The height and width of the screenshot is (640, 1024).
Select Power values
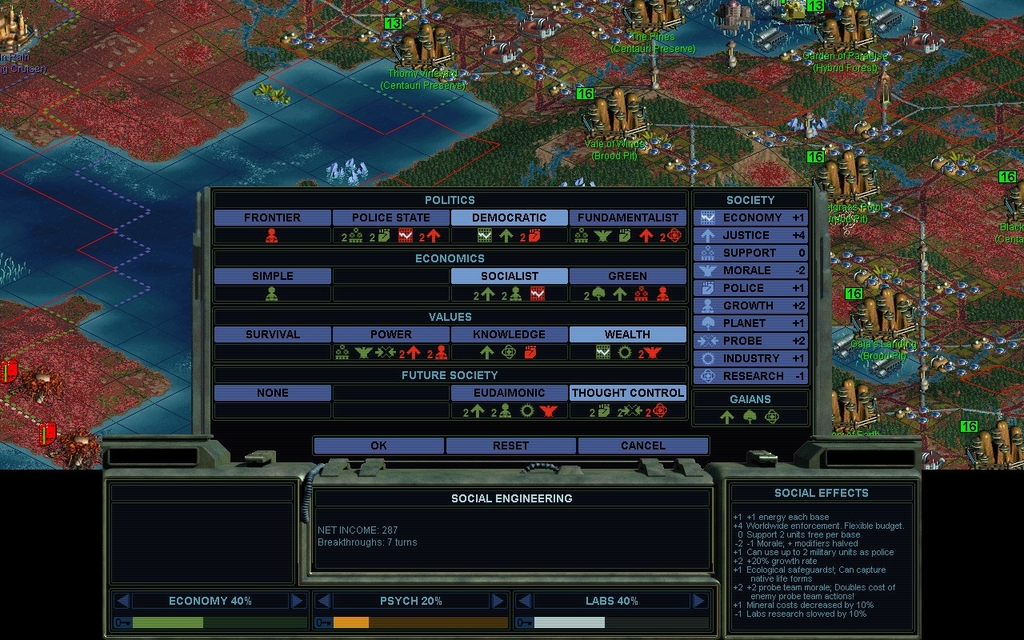tap(390, 335)
